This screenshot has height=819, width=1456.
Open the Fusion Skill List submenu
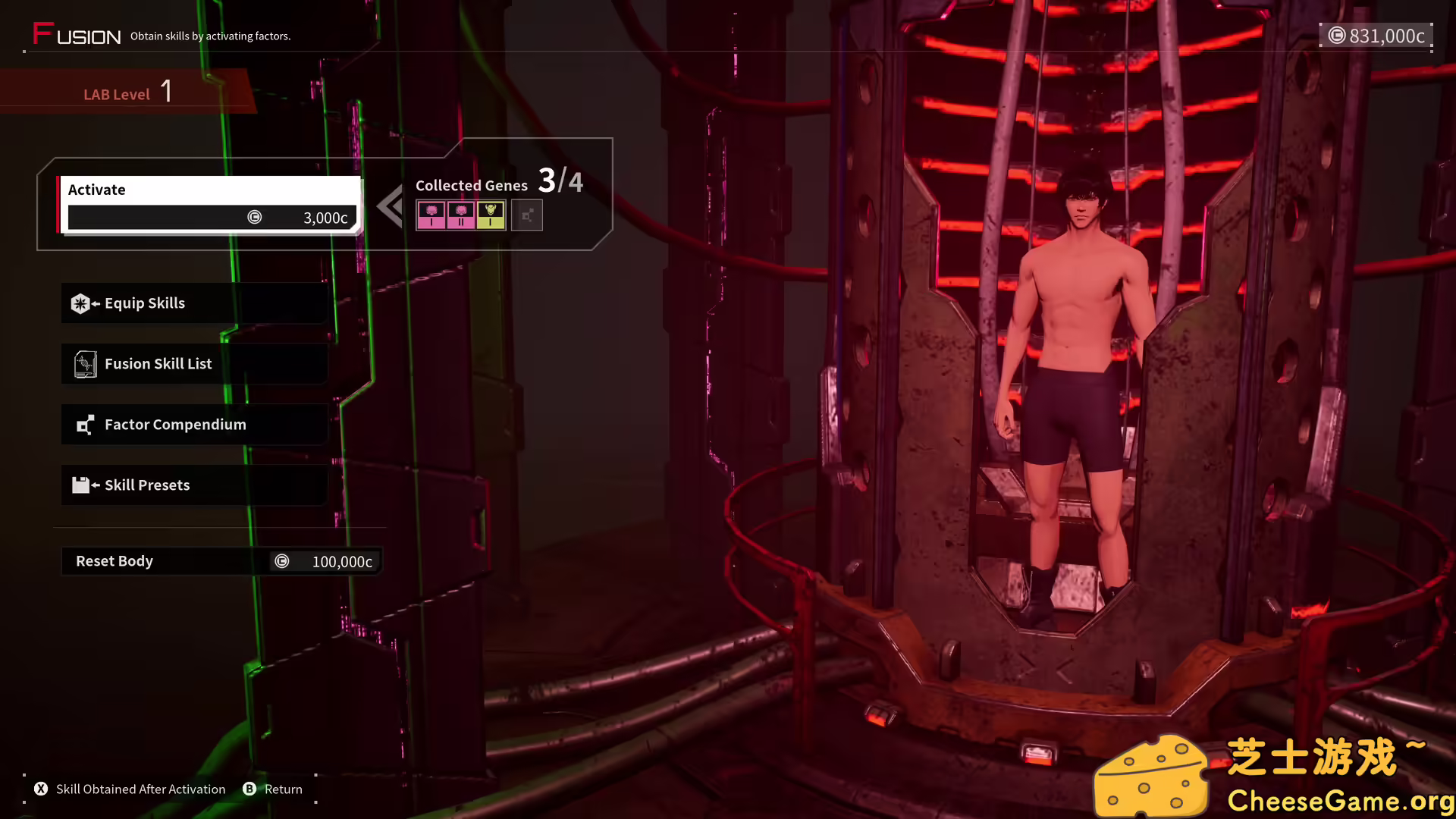pos(193,363)
